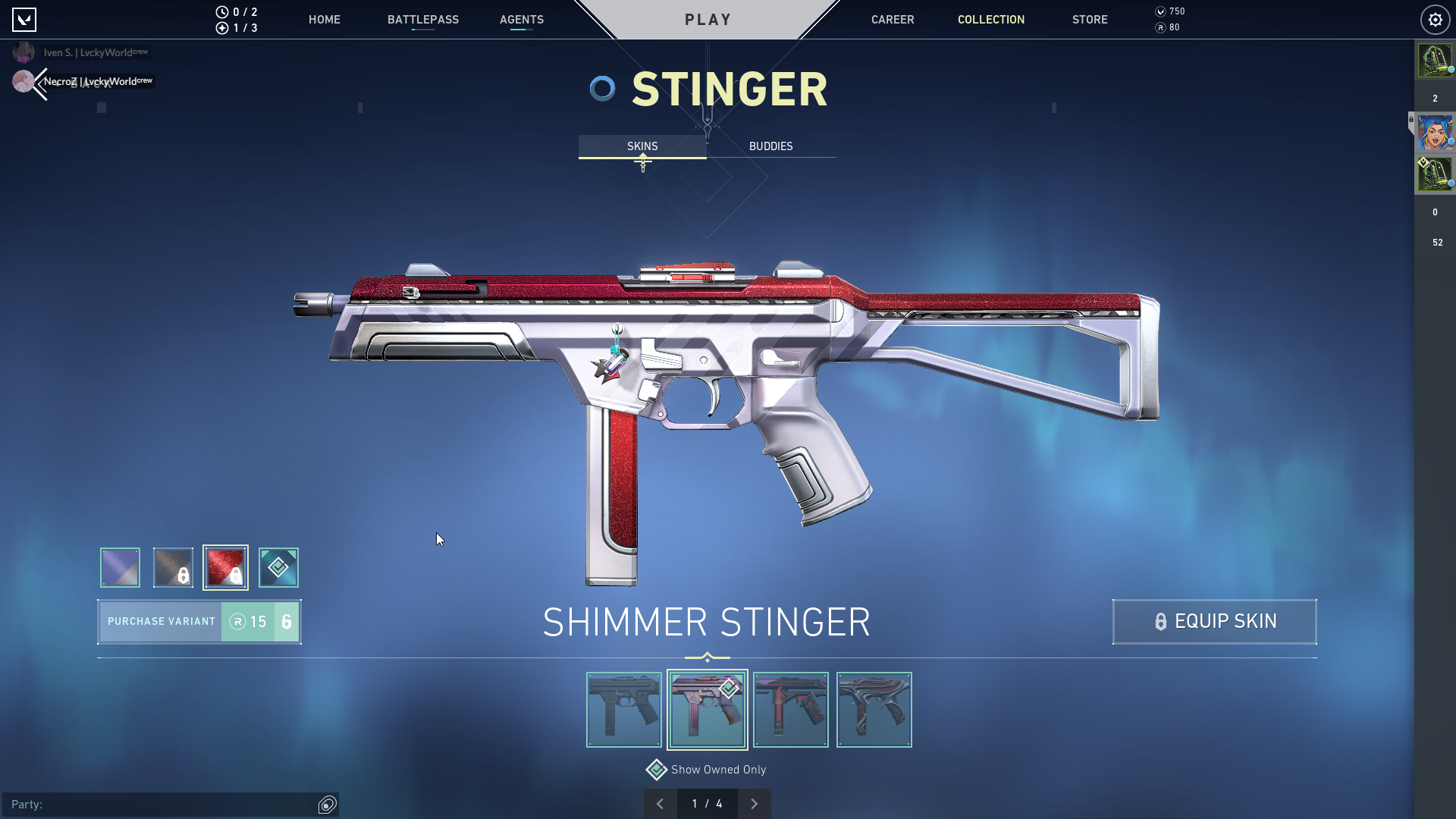The width and height of the screenshot is (1456, 819).
Task: Open the Home menu
Action: coord(324,20)
